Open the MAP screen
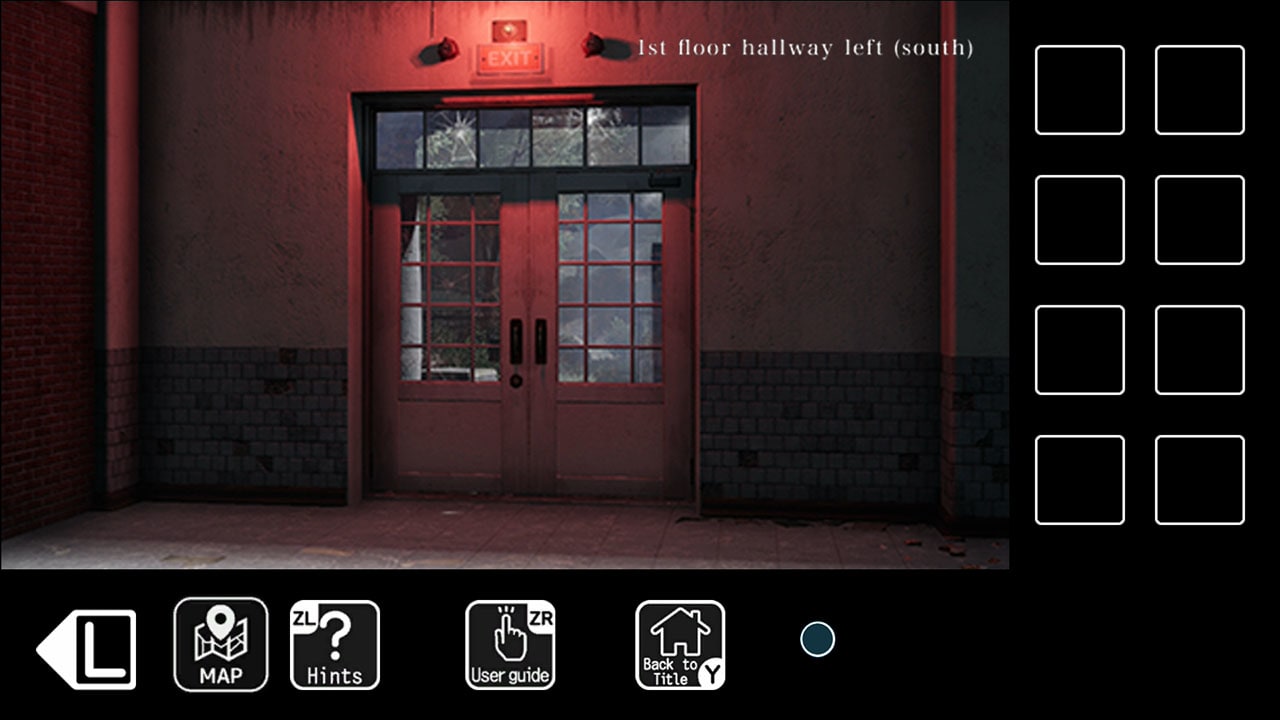The height and width of the screenshot is (720, 1280). coord(220,644)
